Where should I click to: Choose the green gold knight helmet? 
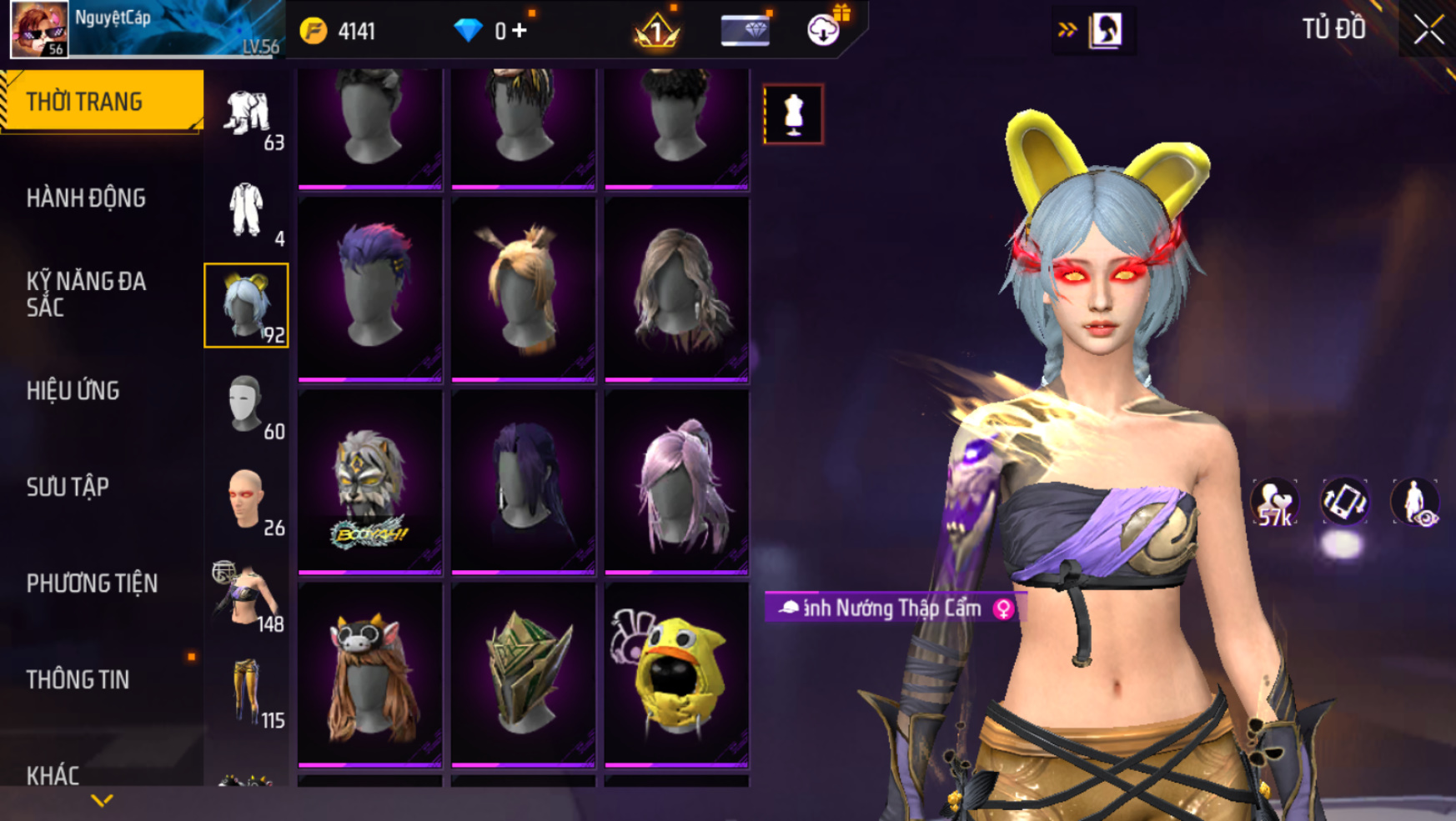tap(523, 673)
